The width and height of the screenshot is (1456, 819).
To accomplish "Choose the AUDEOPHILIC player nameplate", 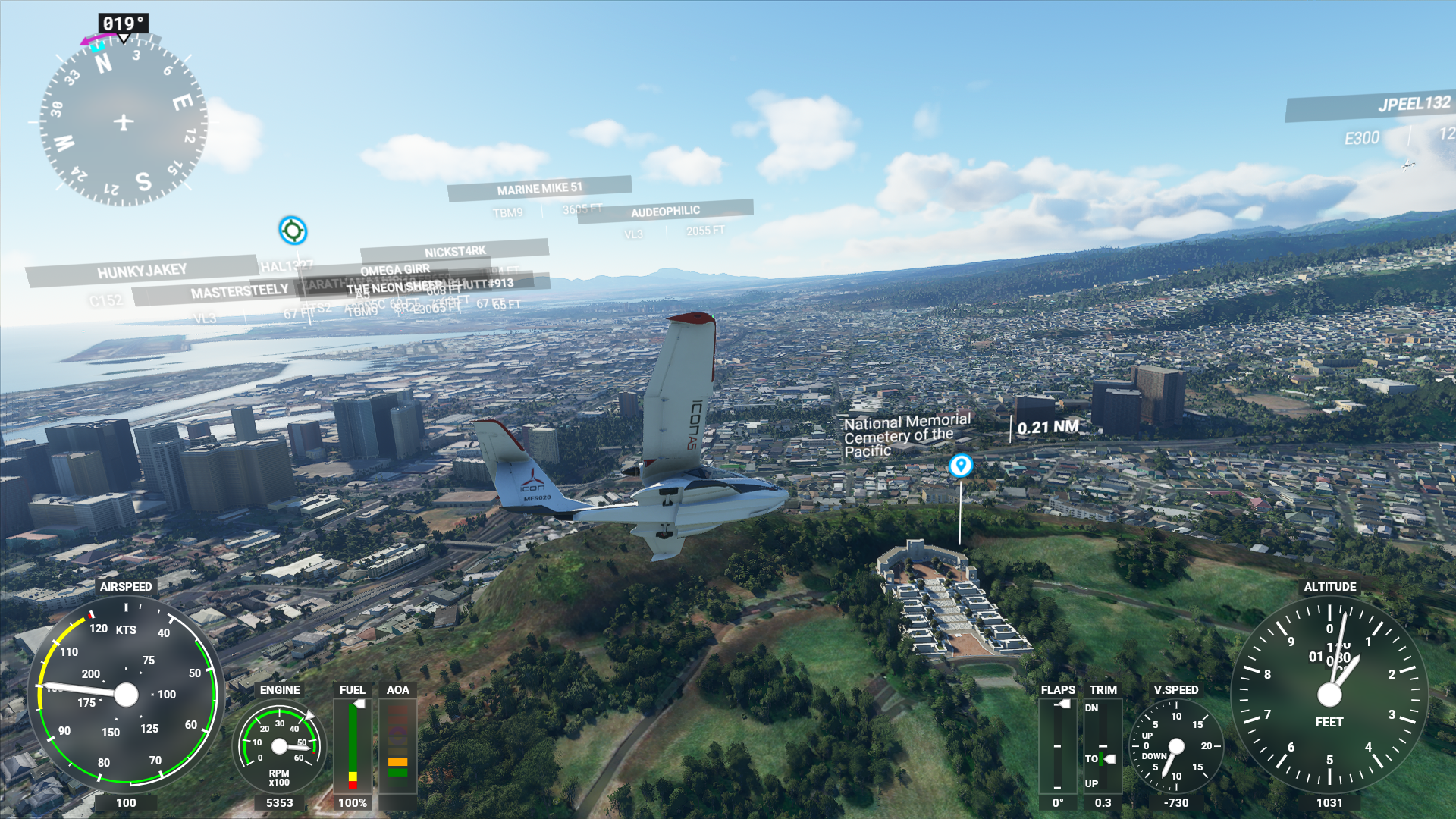I will 665,211.
